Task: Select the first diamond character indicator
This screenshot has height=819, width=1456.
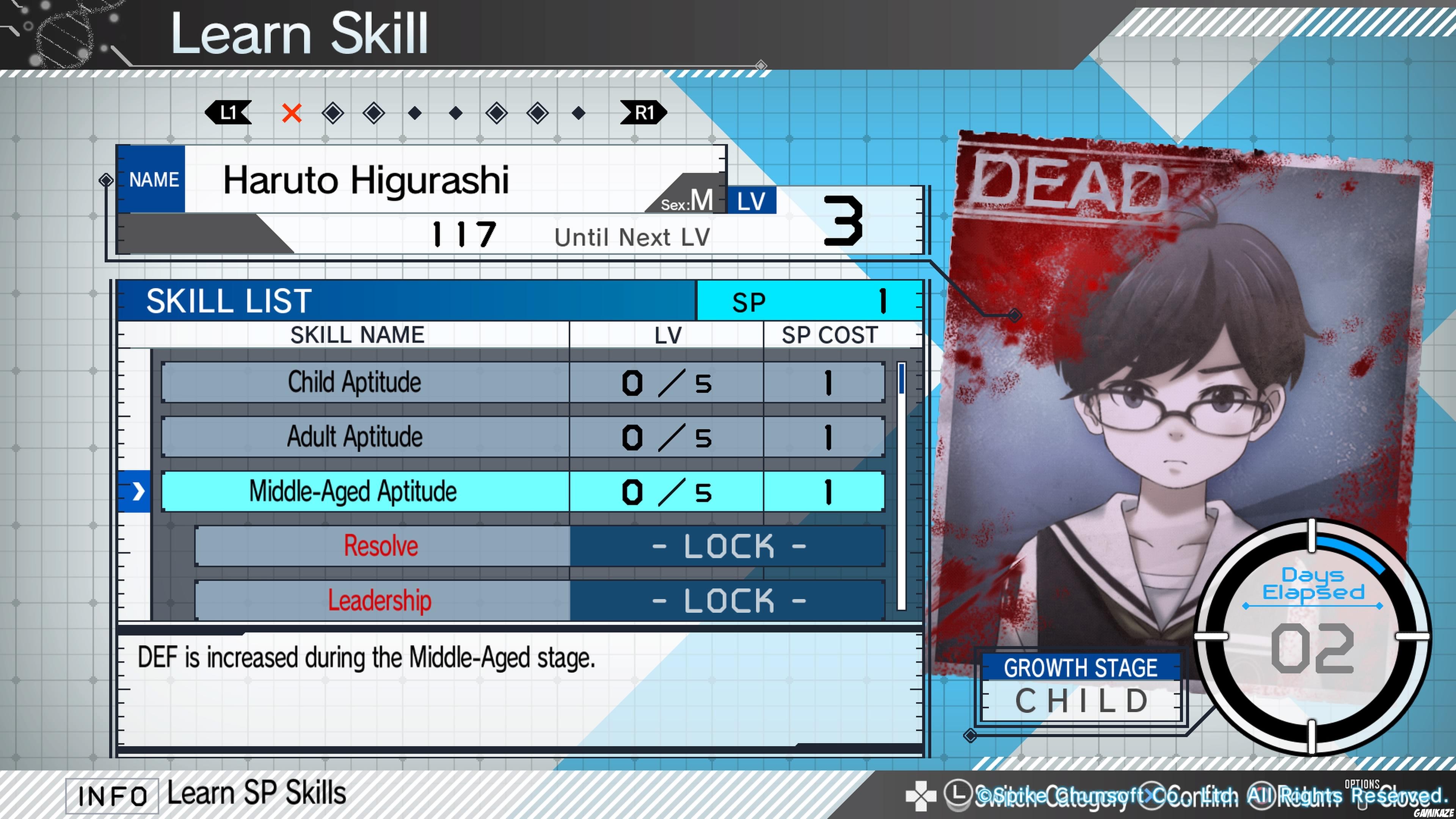Action: click(333, 113)
